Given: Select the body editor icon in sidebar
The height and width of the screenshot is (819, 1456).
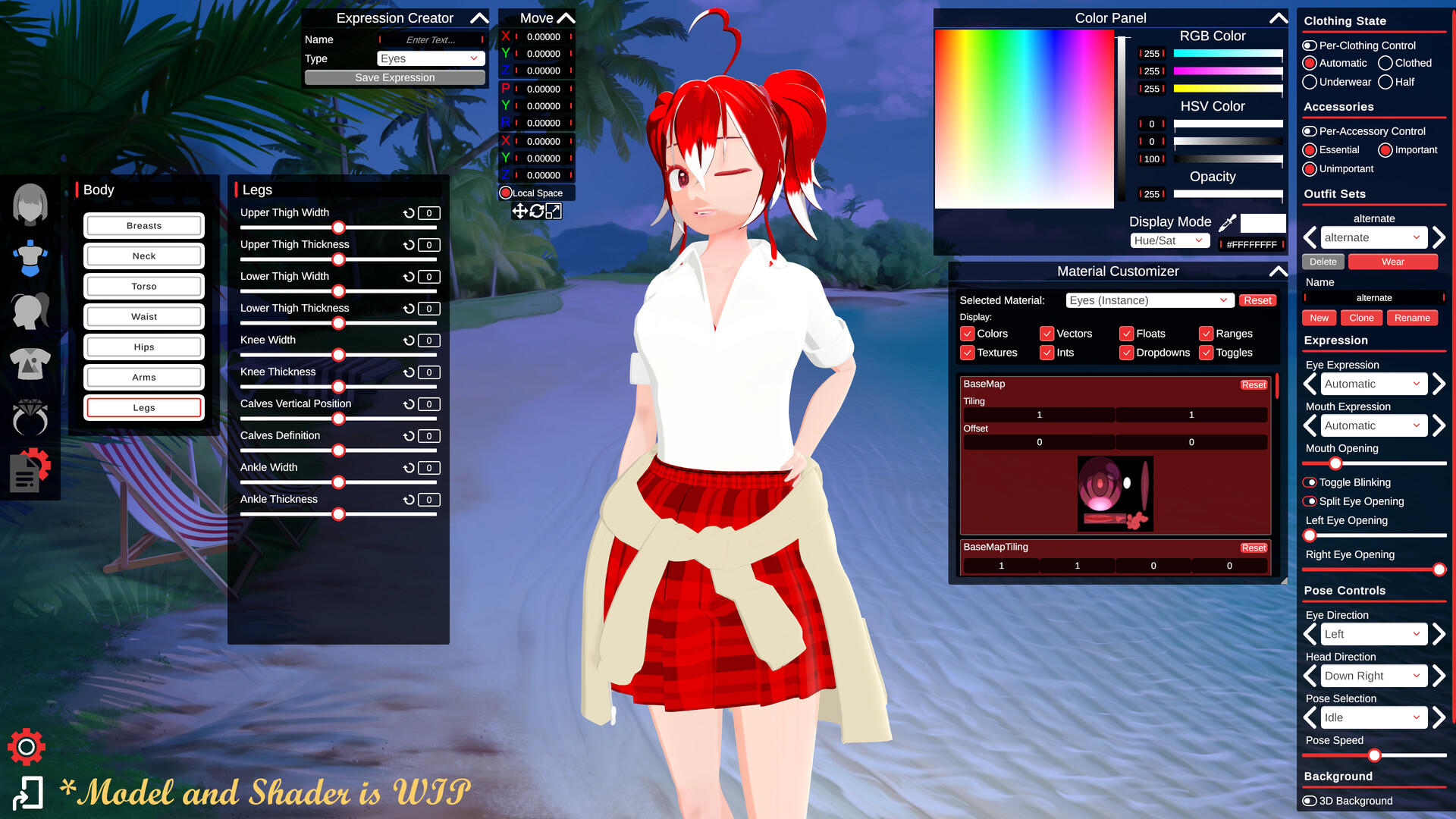Looking at the screenshot, I should point(29,256).
